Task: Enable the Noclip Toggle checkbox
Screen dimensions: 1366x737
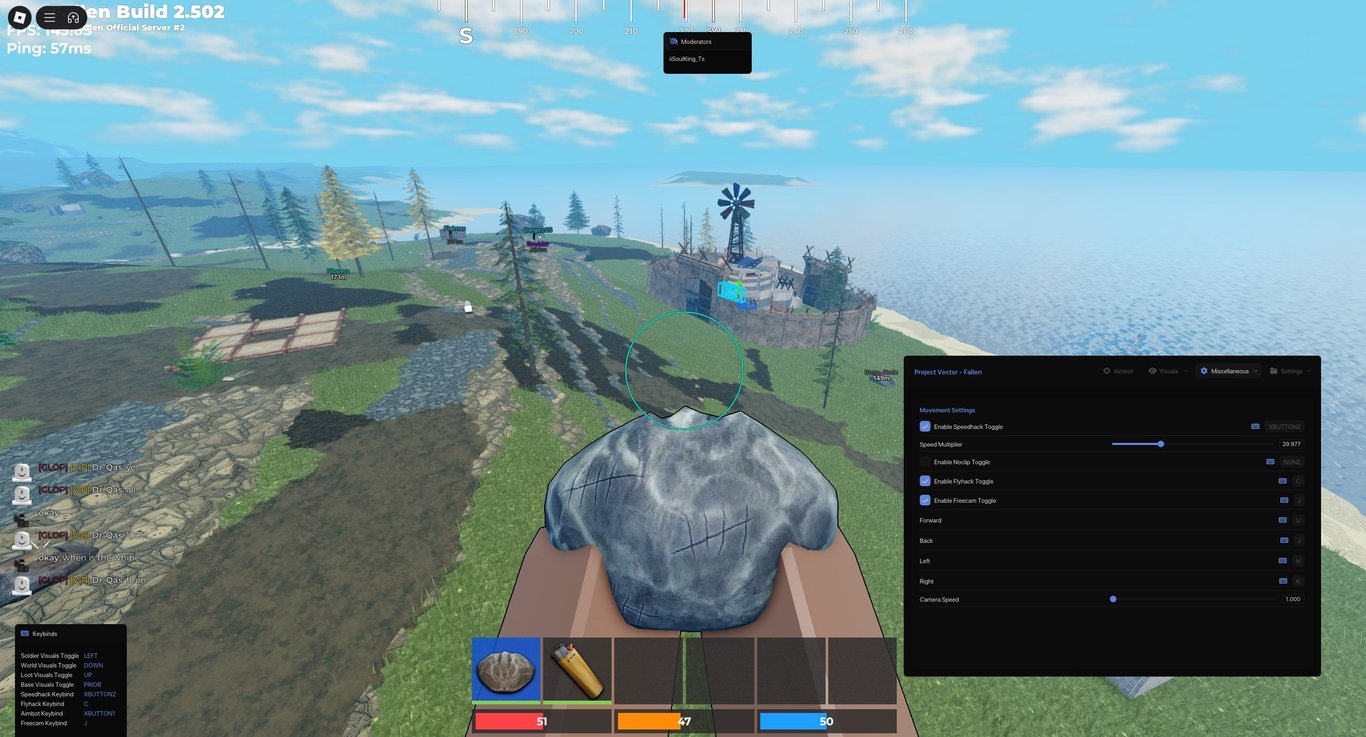Action: coord(925,461)
